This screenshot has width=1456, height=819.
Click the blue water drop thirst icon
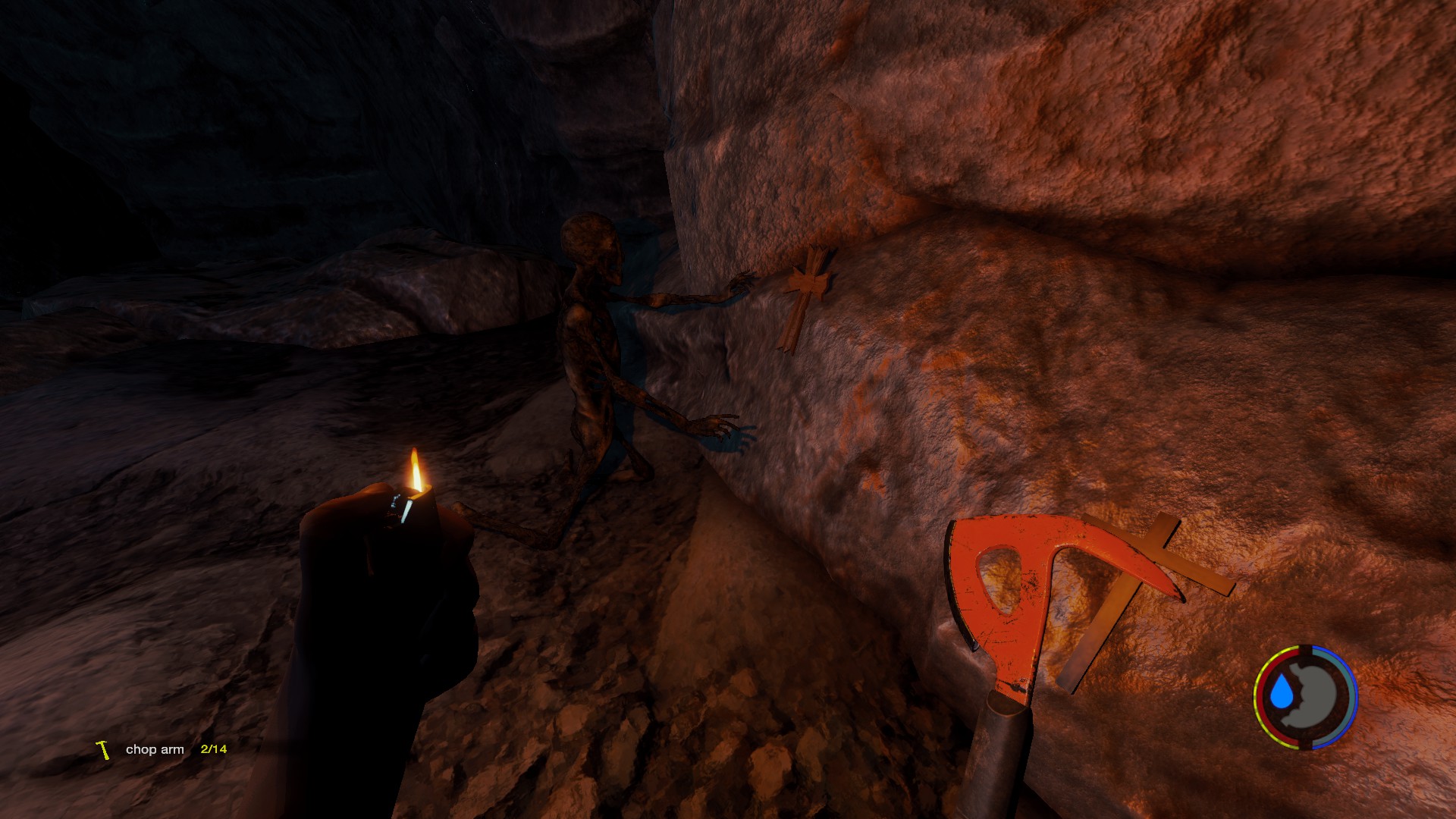[1282, 692]
